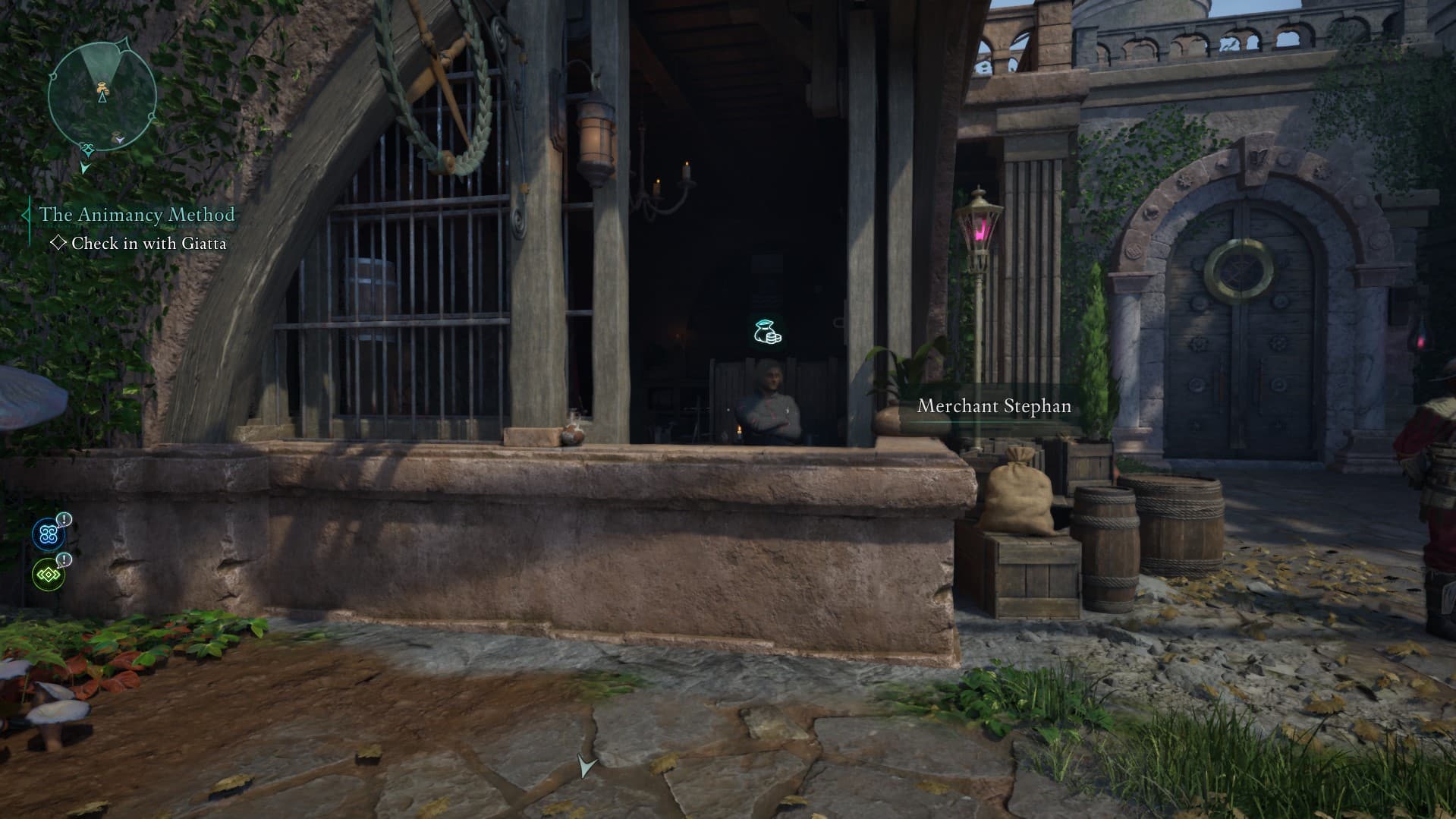
Task: Select the player arrow inside the minimap
Action: pos(101,97)
